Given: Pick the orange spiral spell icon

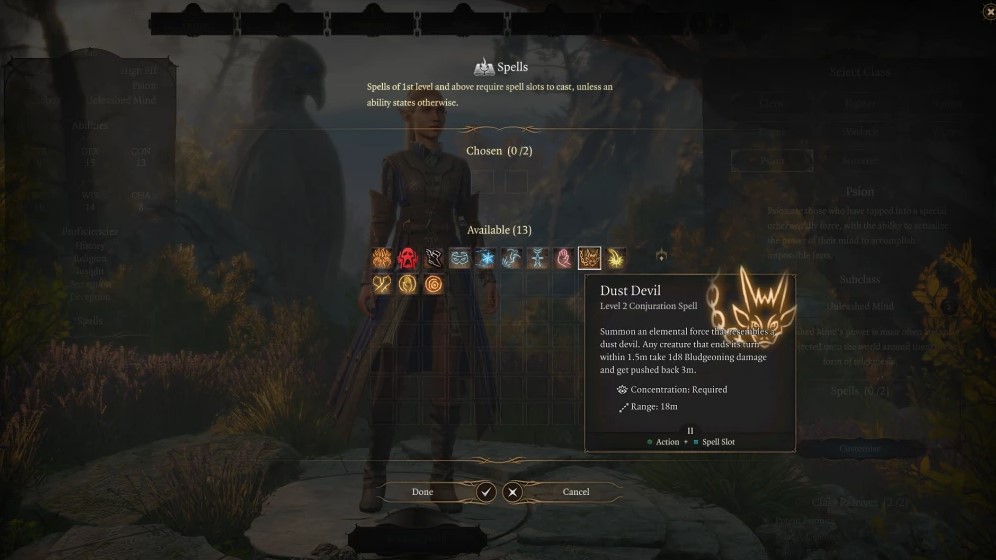Looking at the screenshot, I should [x=433, y=285].
